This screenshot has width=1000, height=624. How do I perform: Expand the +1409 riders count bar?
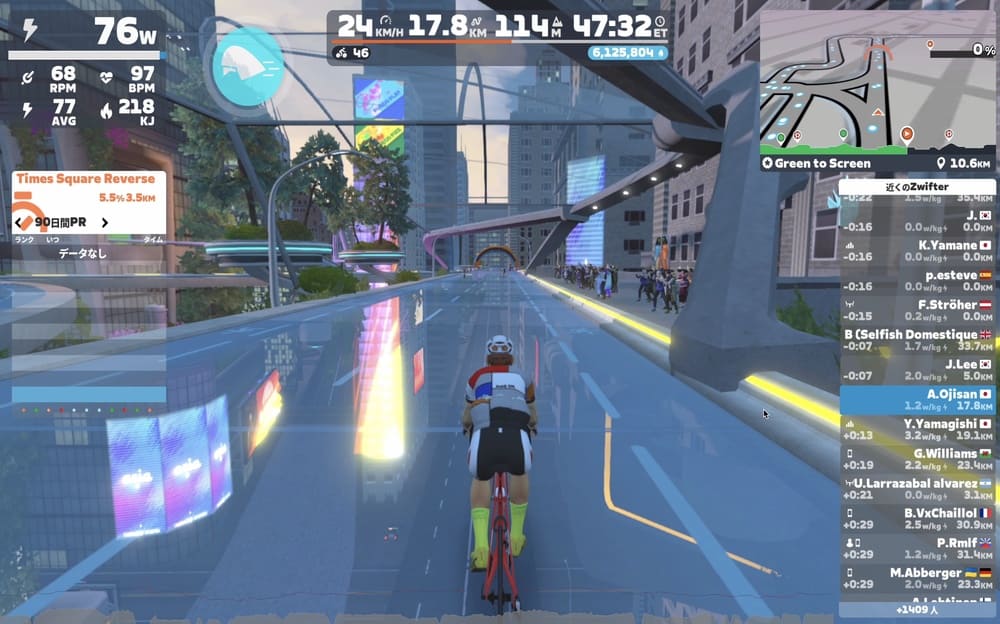tap(918, 608)
